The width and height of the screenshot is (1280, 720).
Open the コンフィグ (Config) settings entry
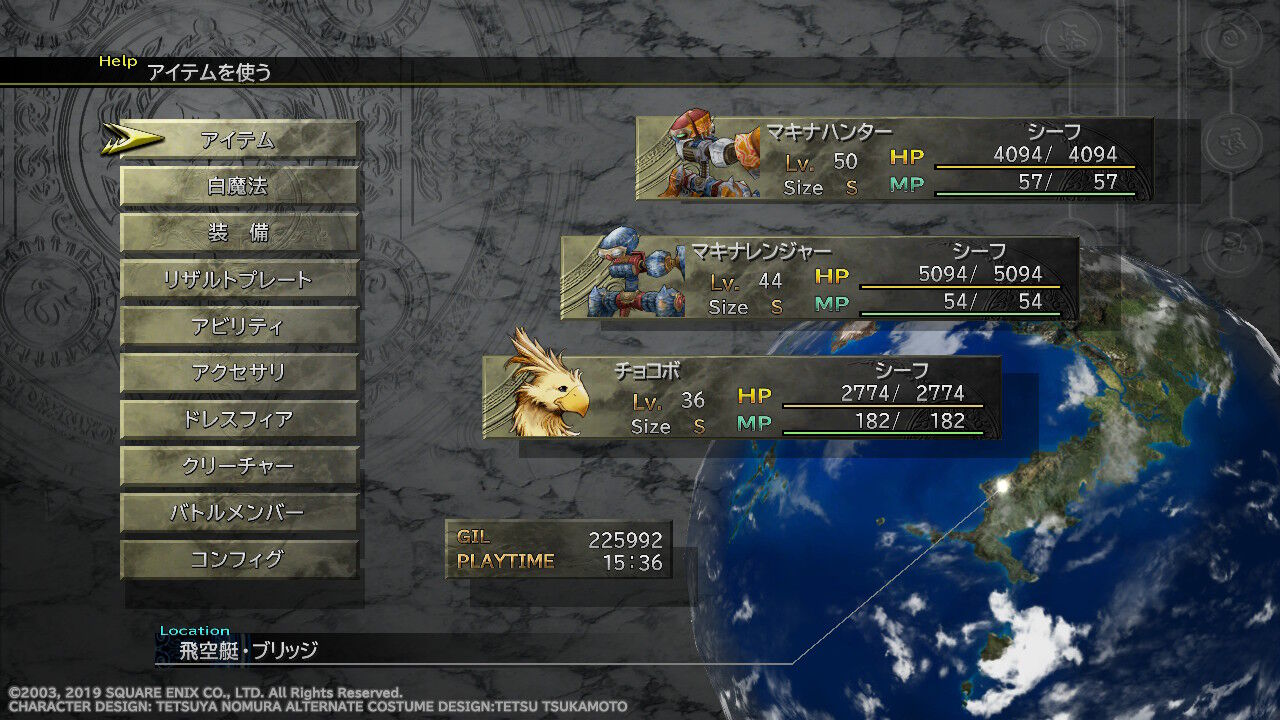pos(238,558)
